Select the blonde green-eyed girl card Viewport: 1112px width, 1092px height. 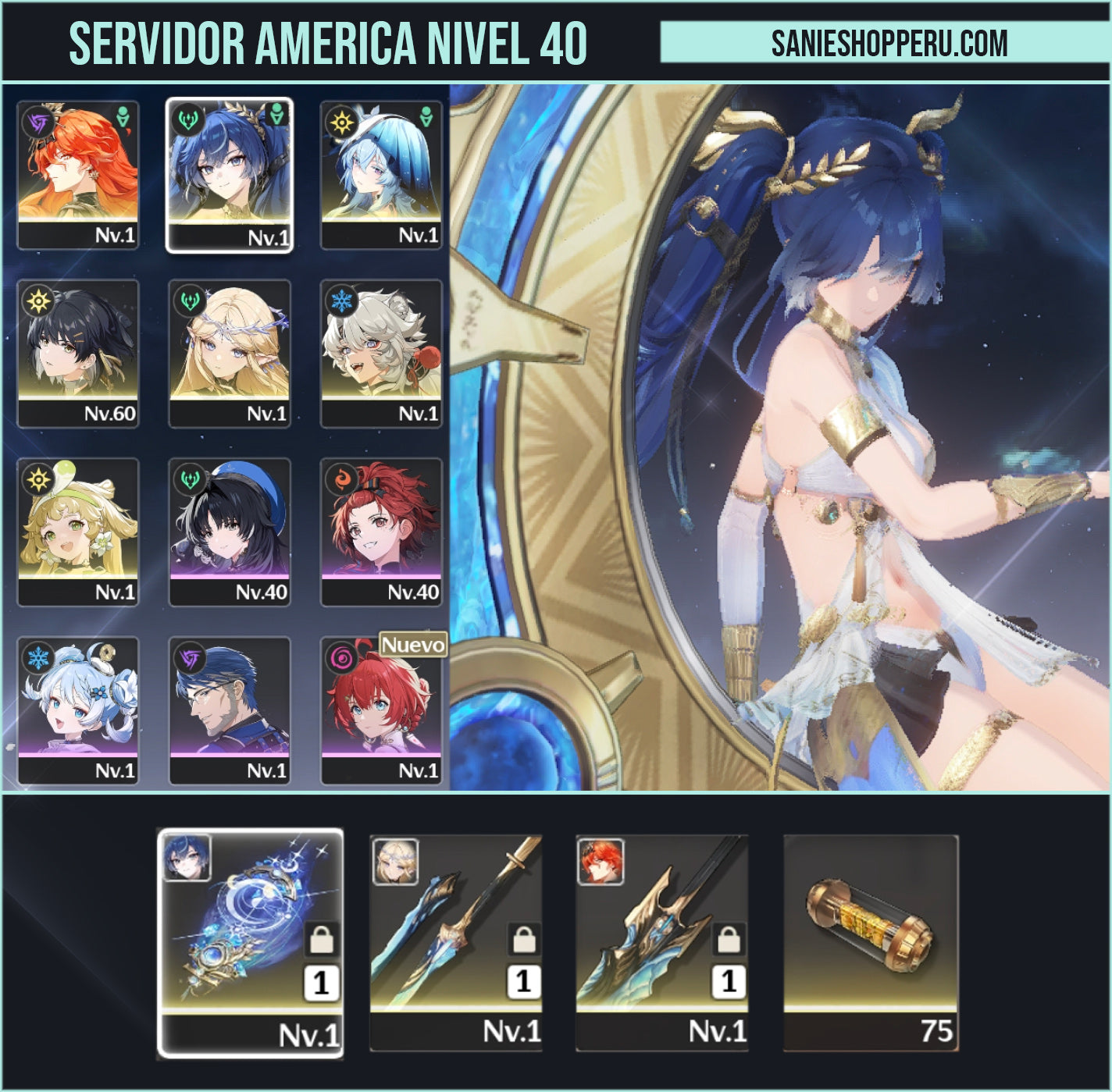pos(78,532)
